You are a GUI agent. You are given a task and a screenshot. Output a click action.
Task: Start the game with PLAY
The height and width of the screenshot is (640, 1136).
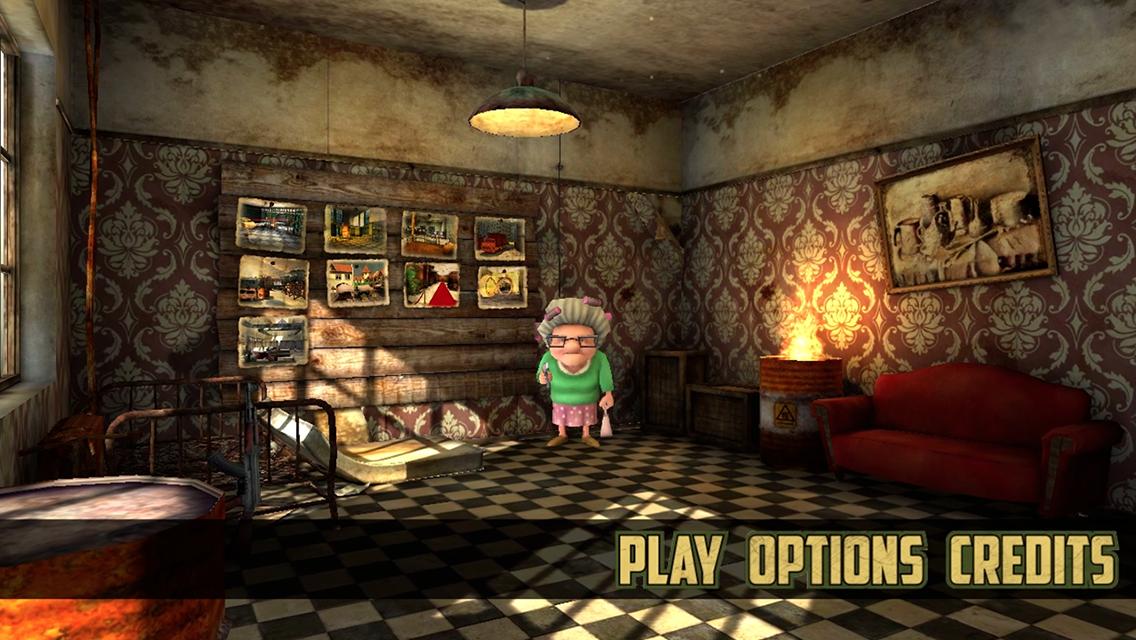click(x=669, y=559)
